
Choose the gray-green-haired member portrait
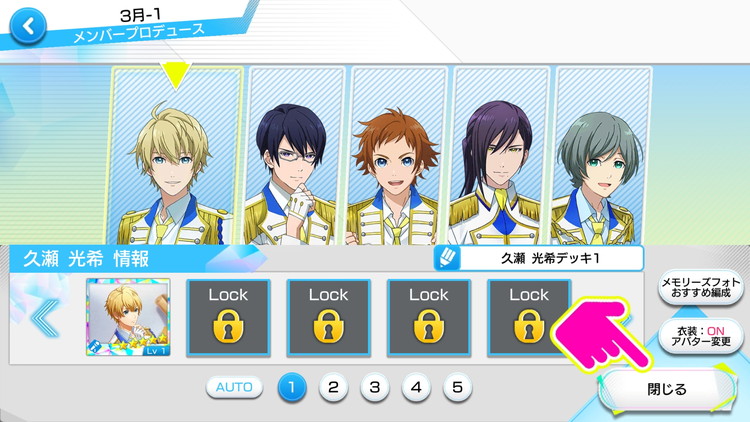coord(602,155)
